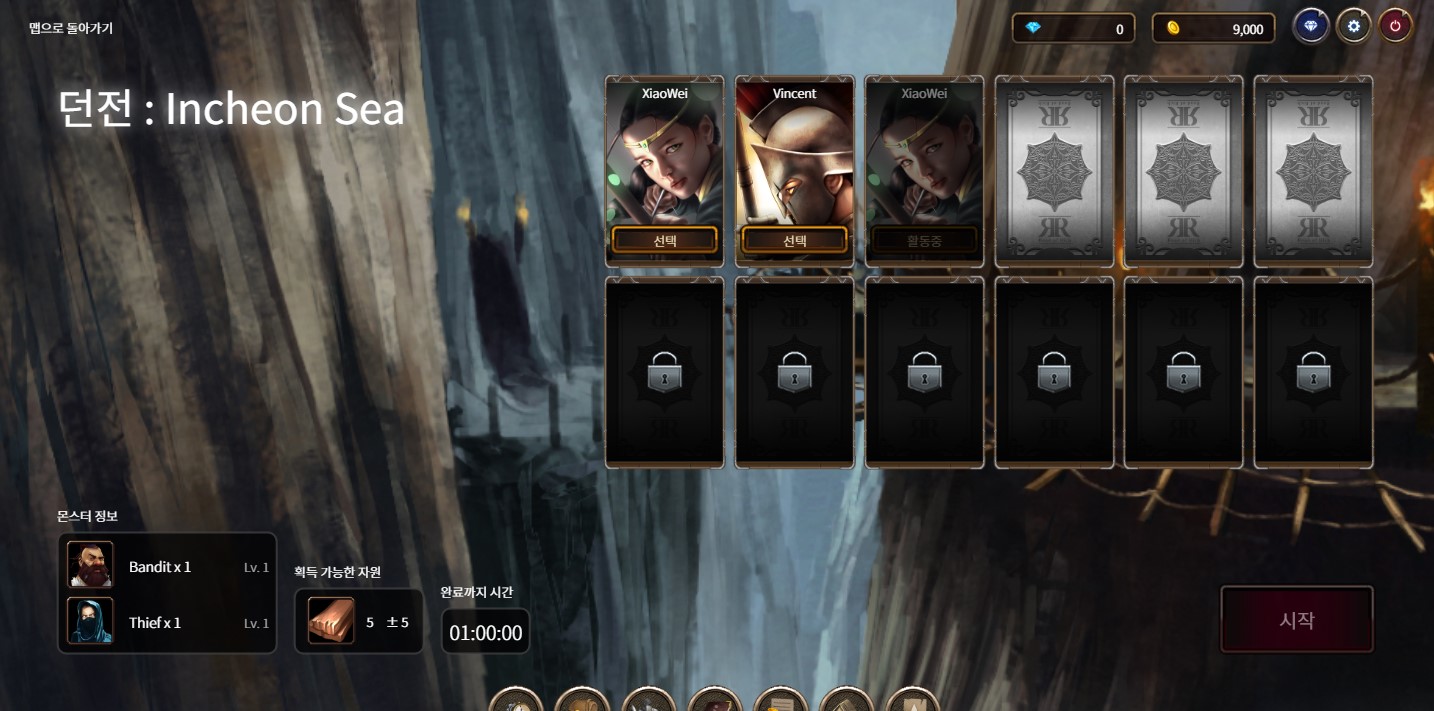Click the red power exit button
This screenshot has width=1434, height=711.
click(x=1395, y=26)
